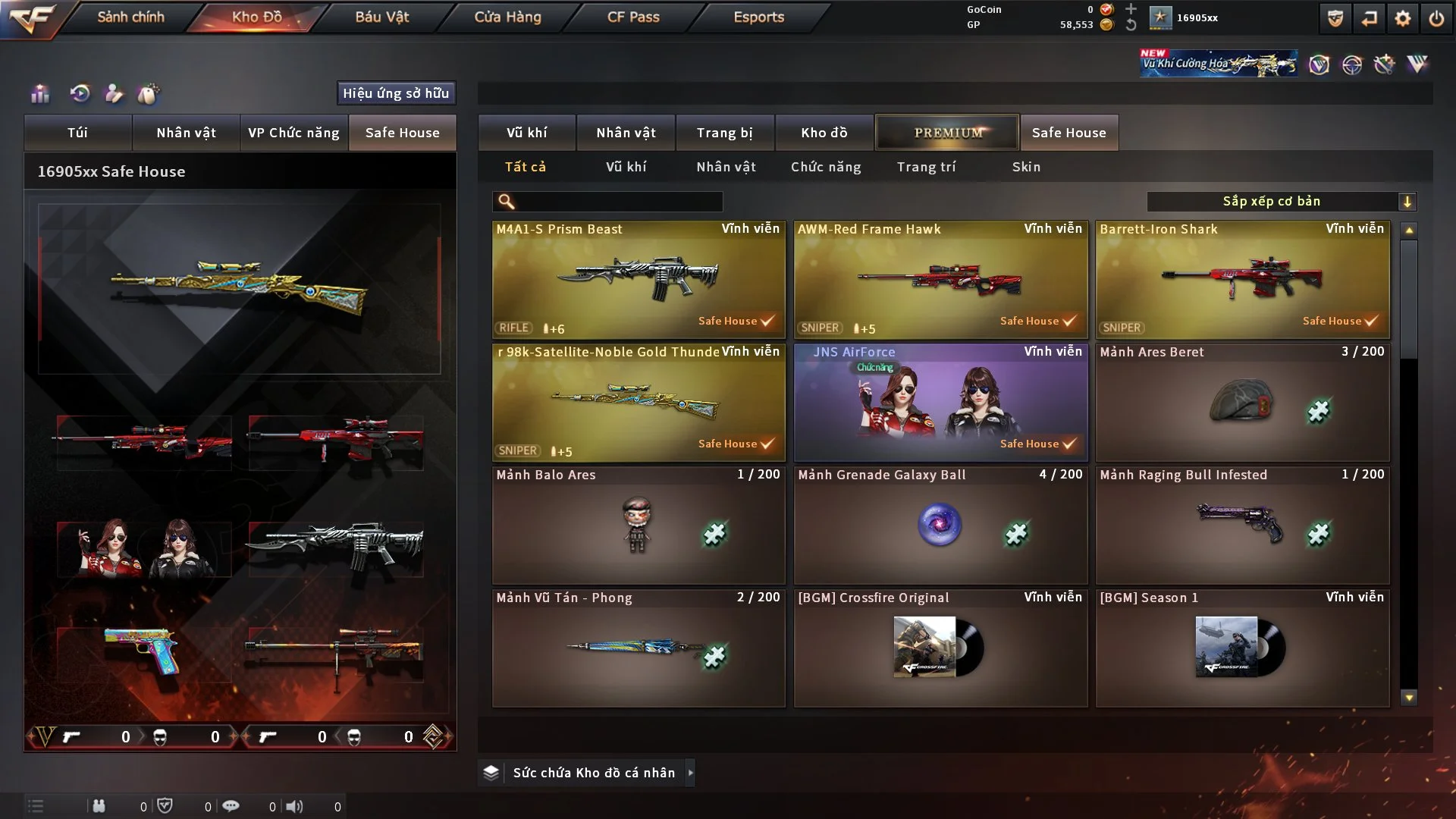Focus the item search field
The width and height of the screenshot is (1456, 819).
pos(618,201)
